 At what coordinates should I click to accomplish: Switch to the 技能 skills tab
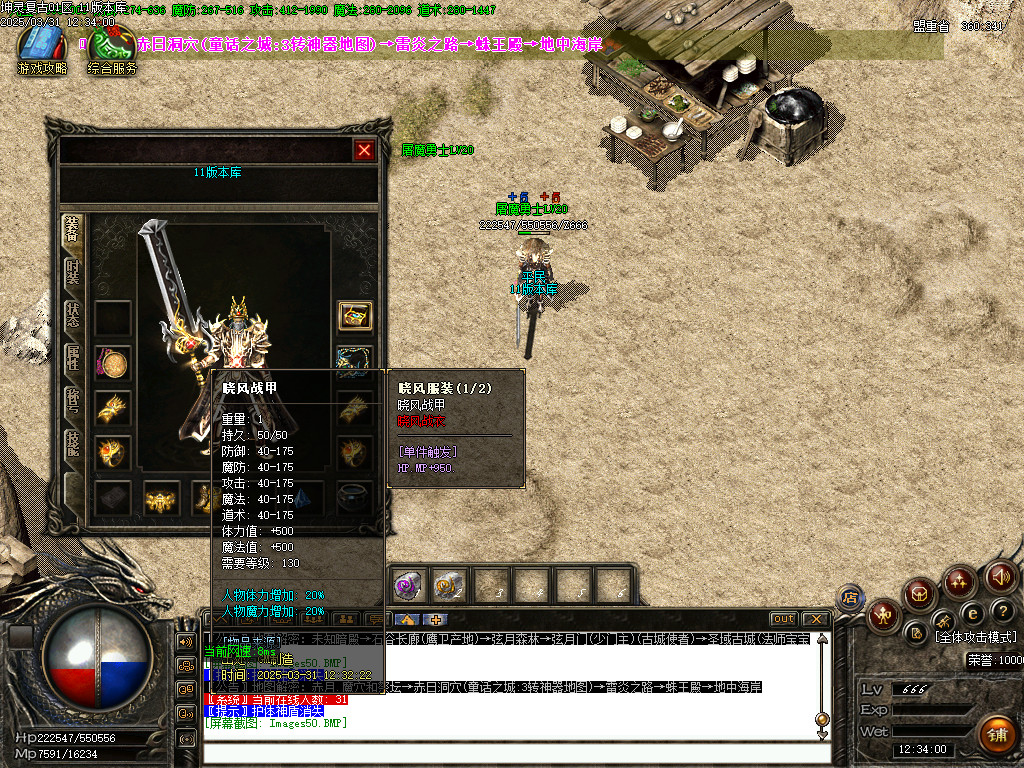coord(72,445)
